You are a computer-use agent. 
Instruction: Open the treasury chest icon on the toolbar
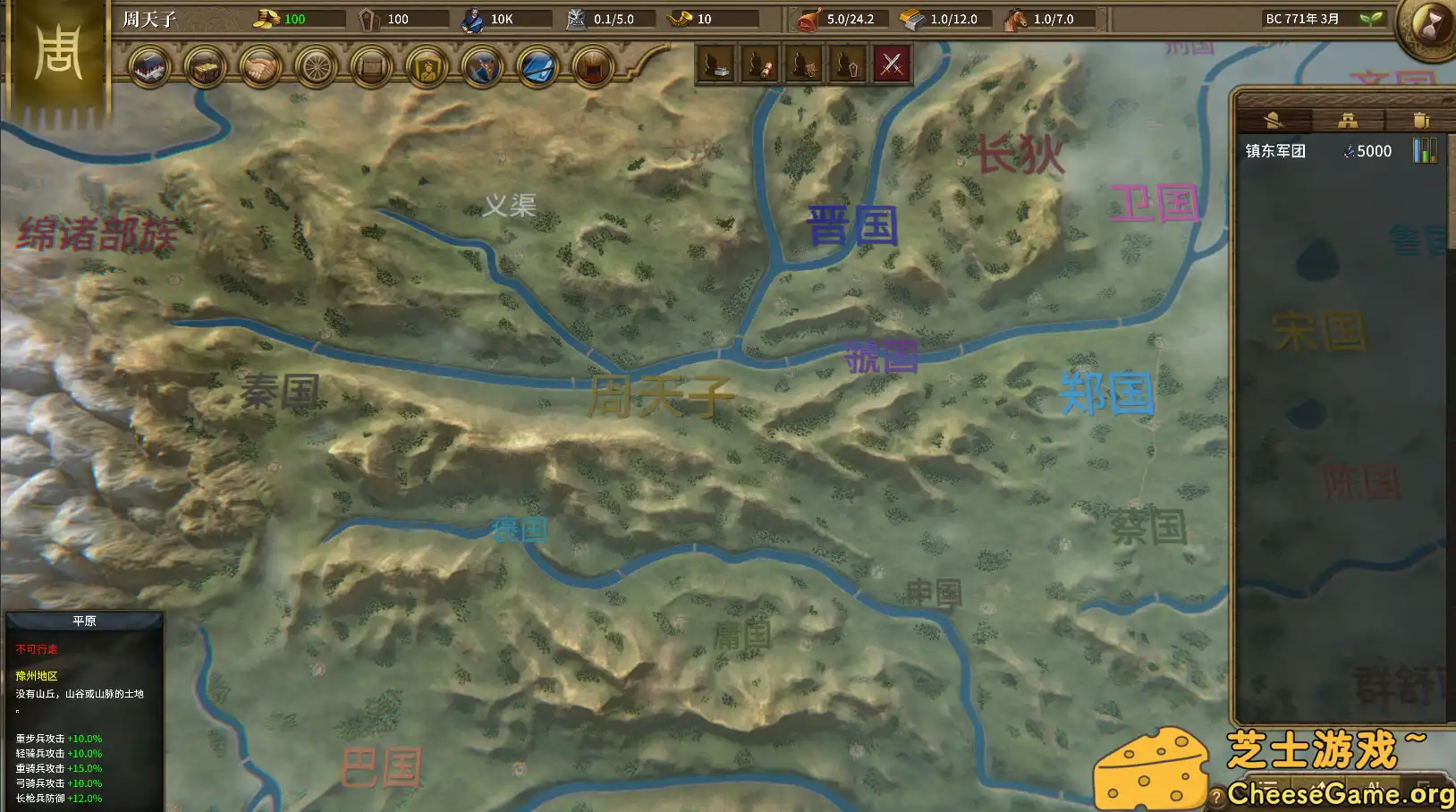coord(205,67)
